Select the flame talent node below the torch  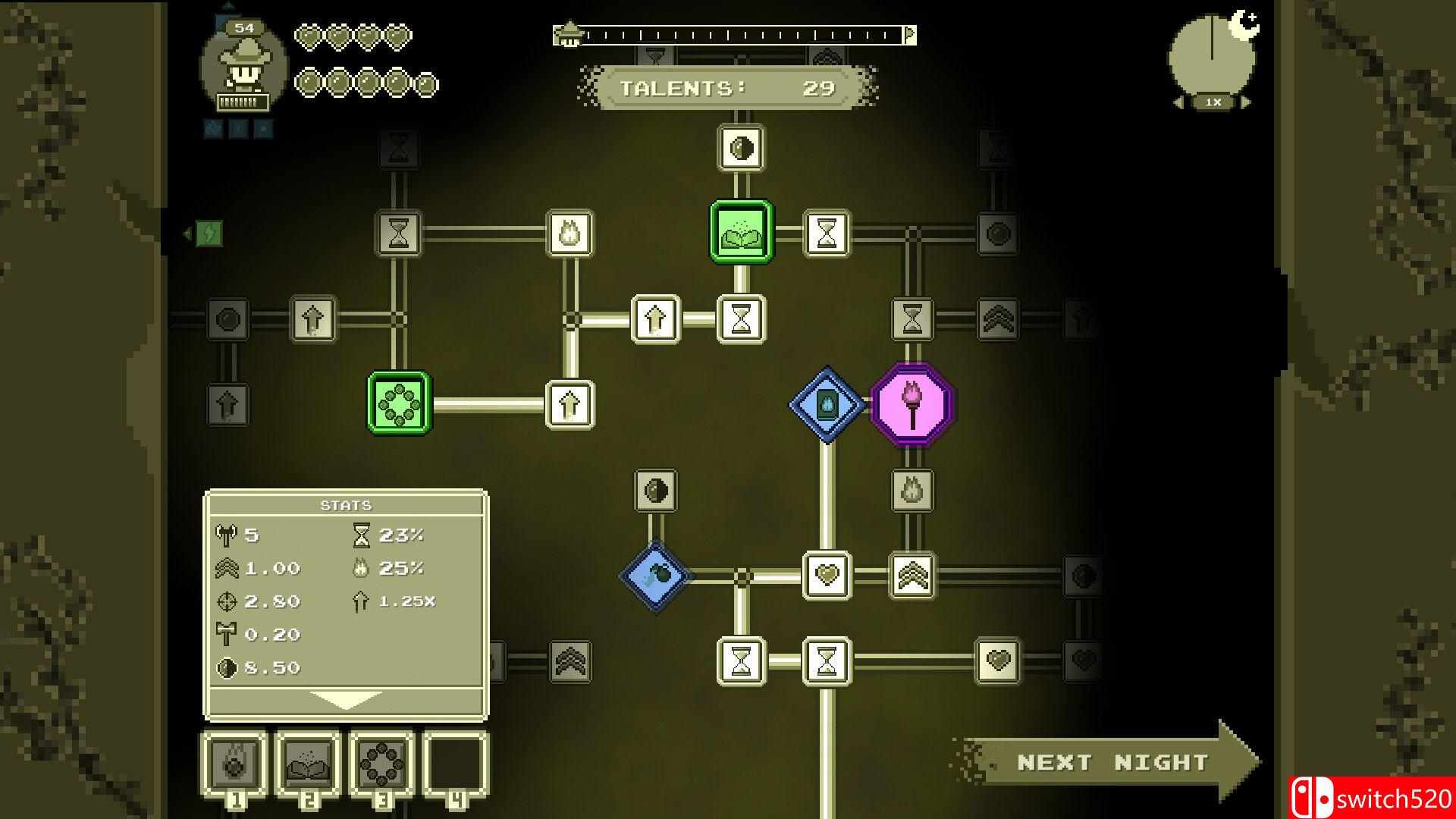point(912,490)
